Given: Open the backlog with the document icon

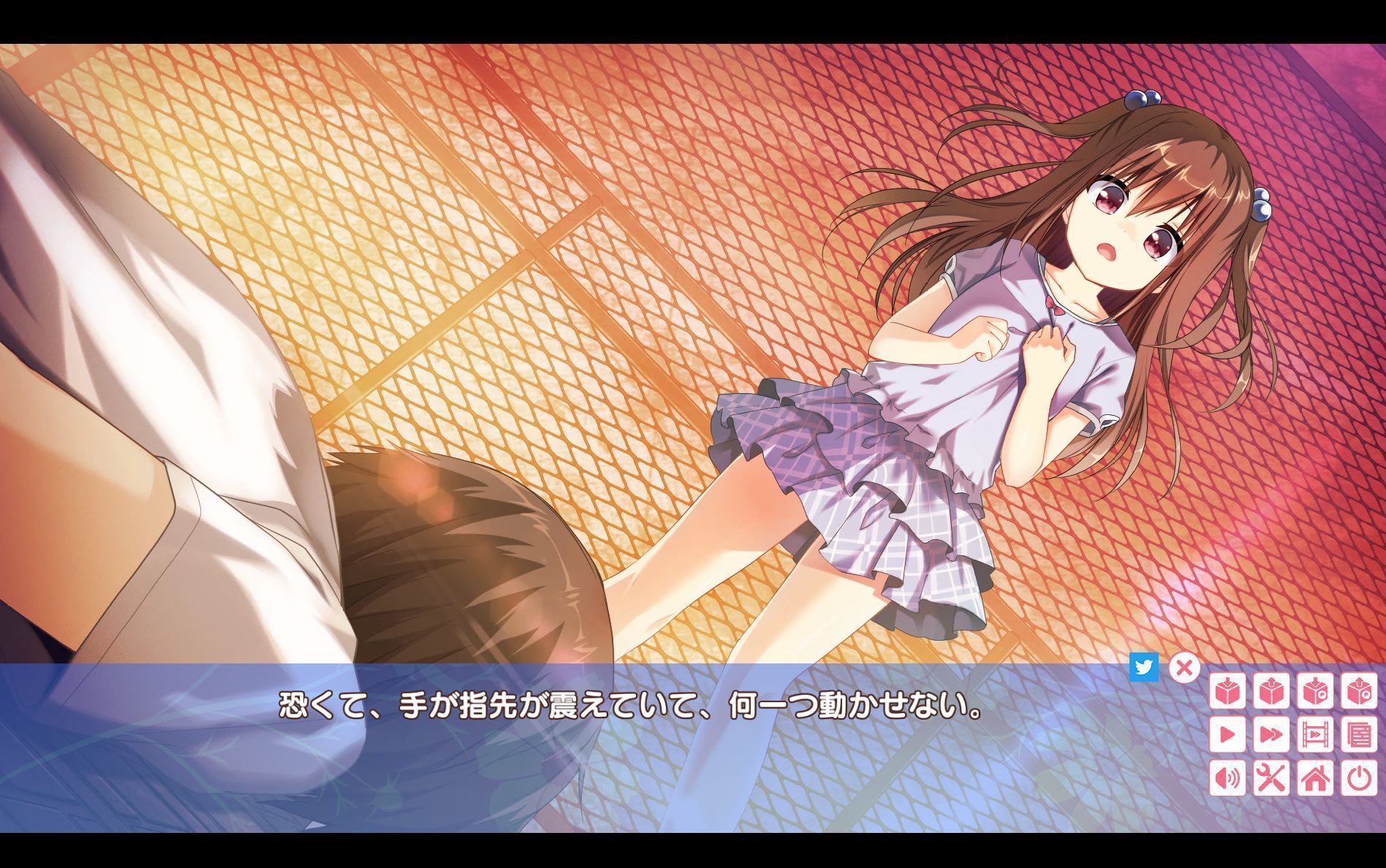Looking at the screenshot, I should [1359, 735].
